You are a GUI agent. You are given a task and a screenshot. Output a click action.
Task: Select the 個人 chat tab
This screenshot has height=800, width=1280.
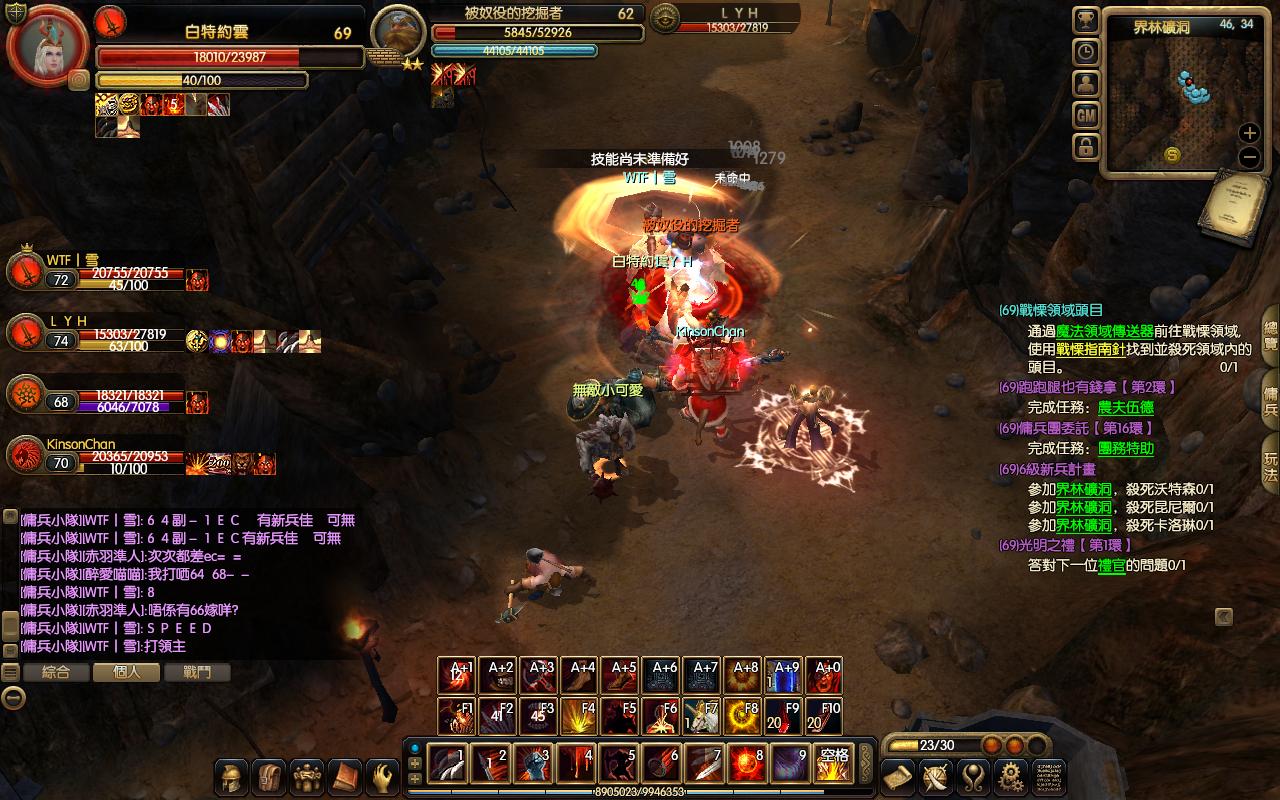[x=126, y=673]
